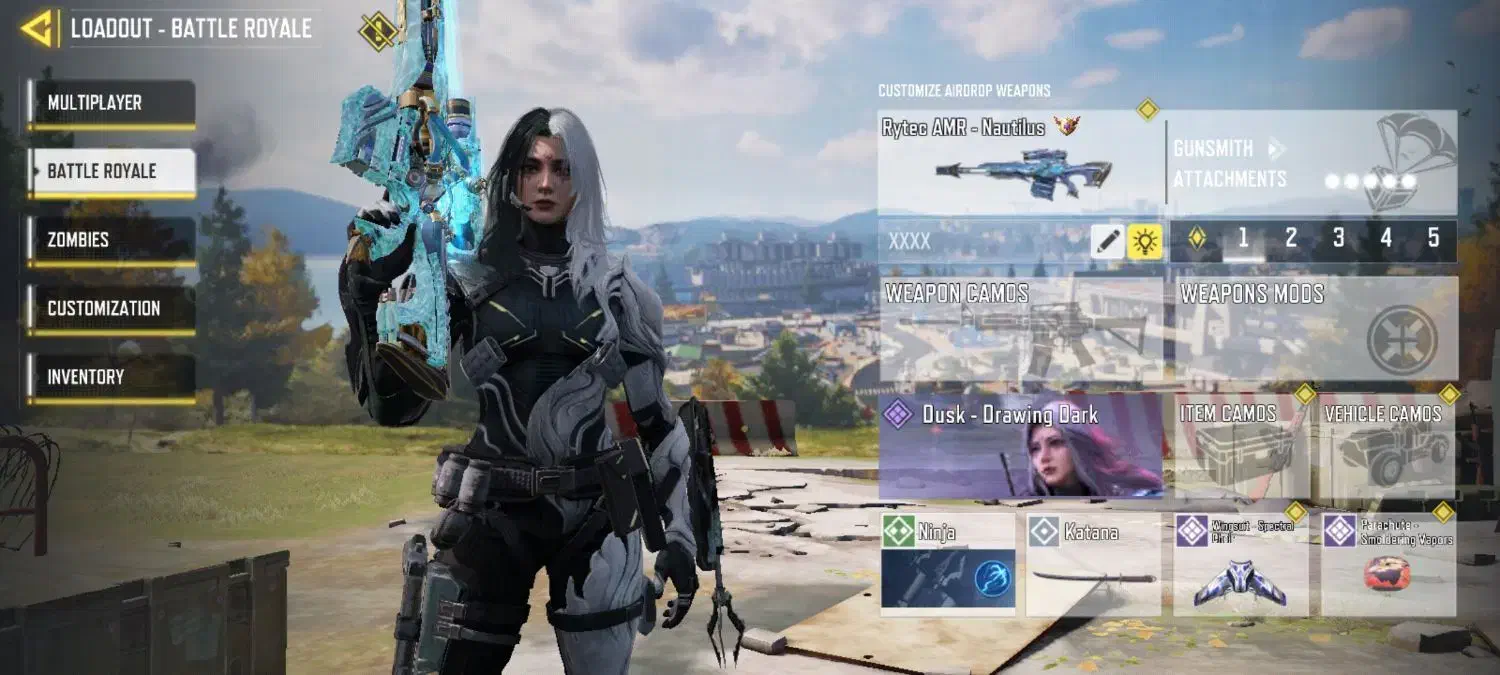Select the Ninja class slot
1500x675 pixels.
(947, 563)
